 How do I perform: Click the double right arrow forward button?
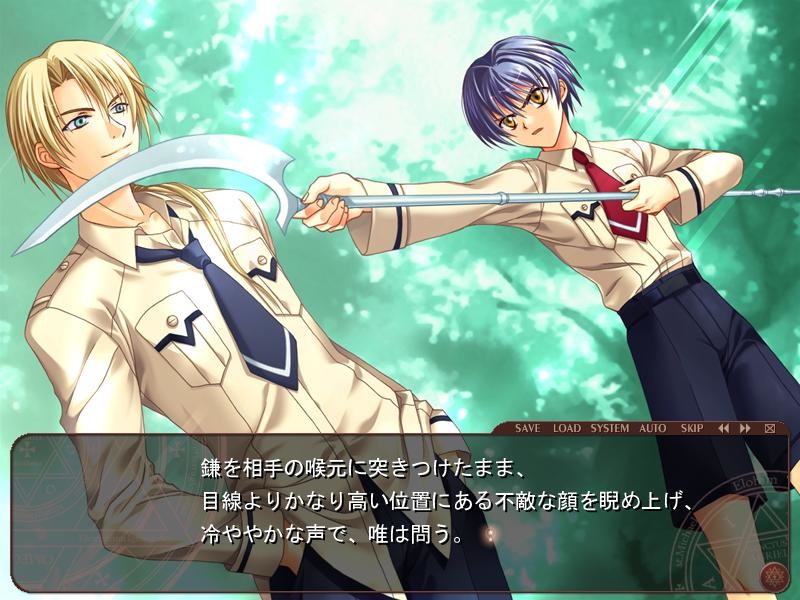(745, 428)
